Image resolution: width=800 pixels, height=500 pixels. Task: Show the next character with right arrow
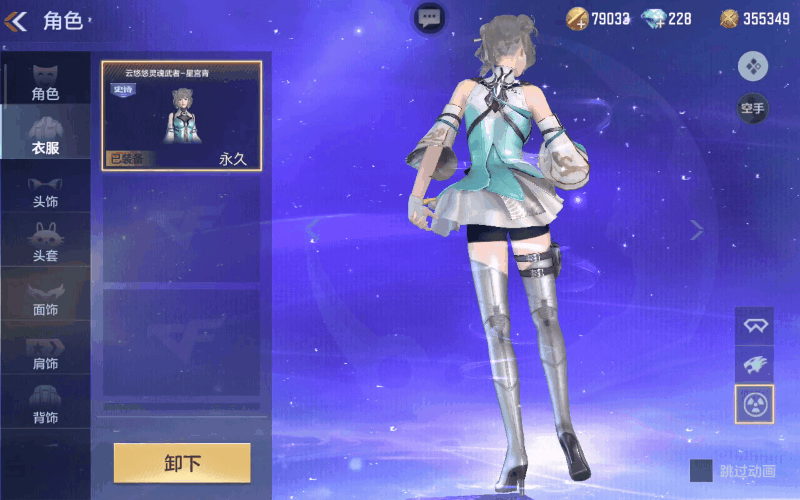coord(697,230)
